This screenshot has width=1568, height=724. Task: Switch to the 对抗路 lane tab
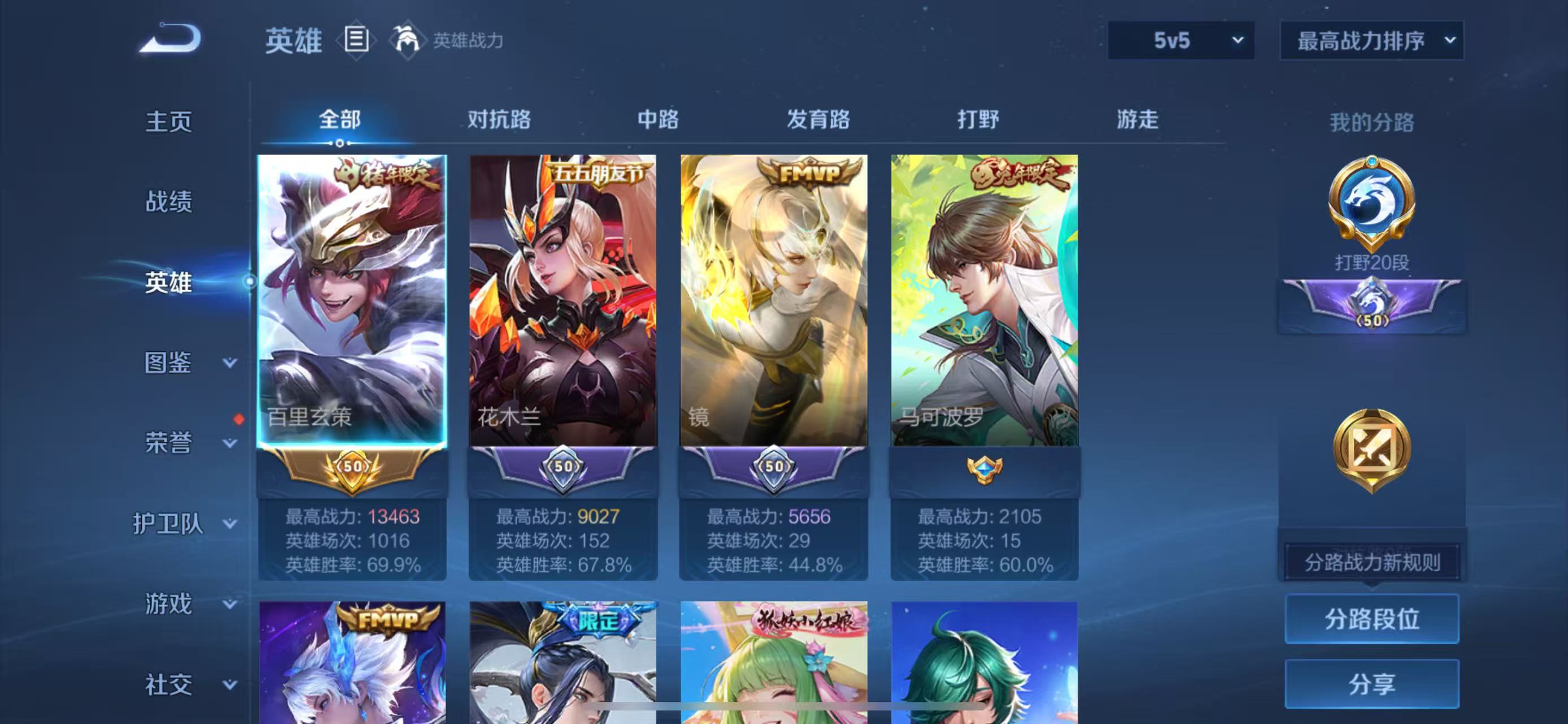pyautogui.click(x=499, y=120)
